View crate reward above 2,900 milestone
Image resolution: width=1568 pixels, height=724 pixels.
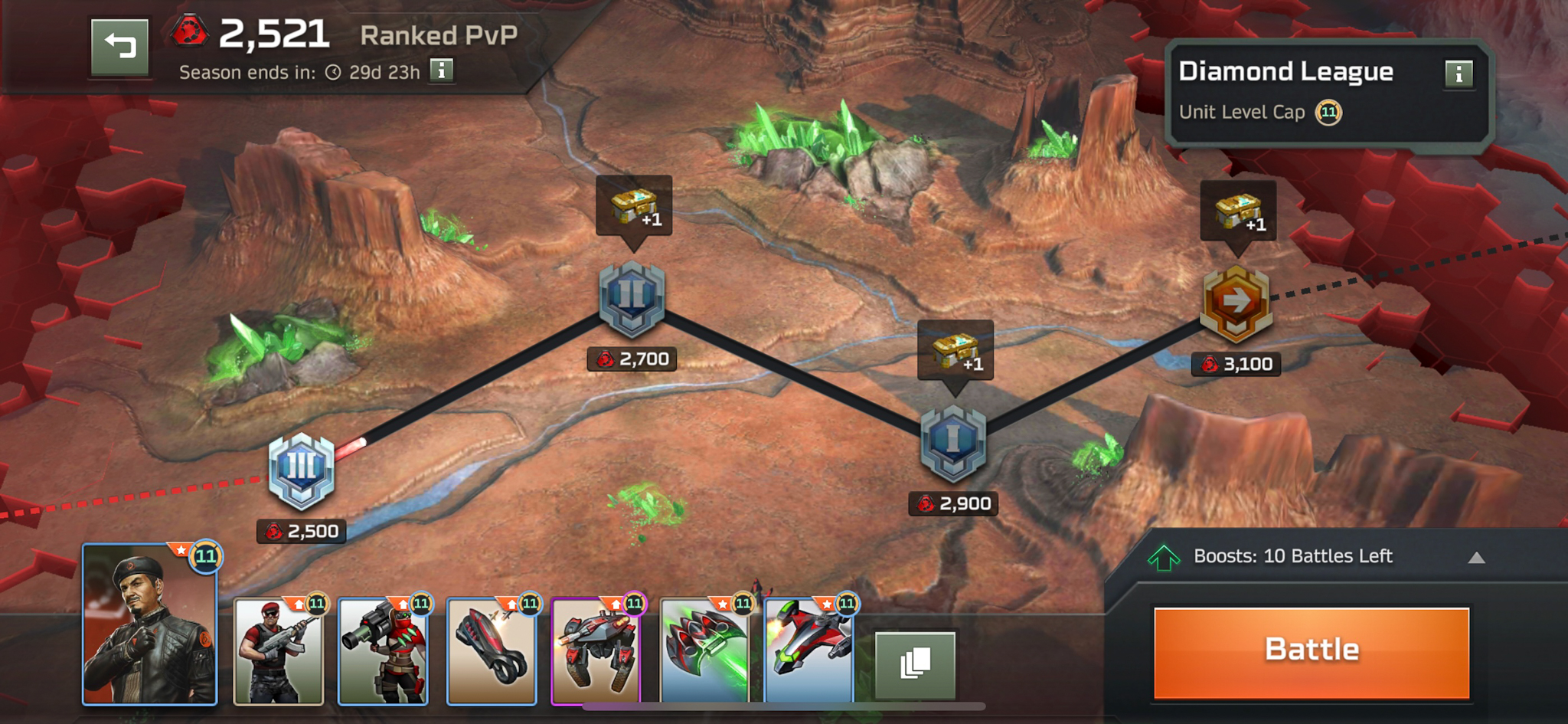(955, 350)
